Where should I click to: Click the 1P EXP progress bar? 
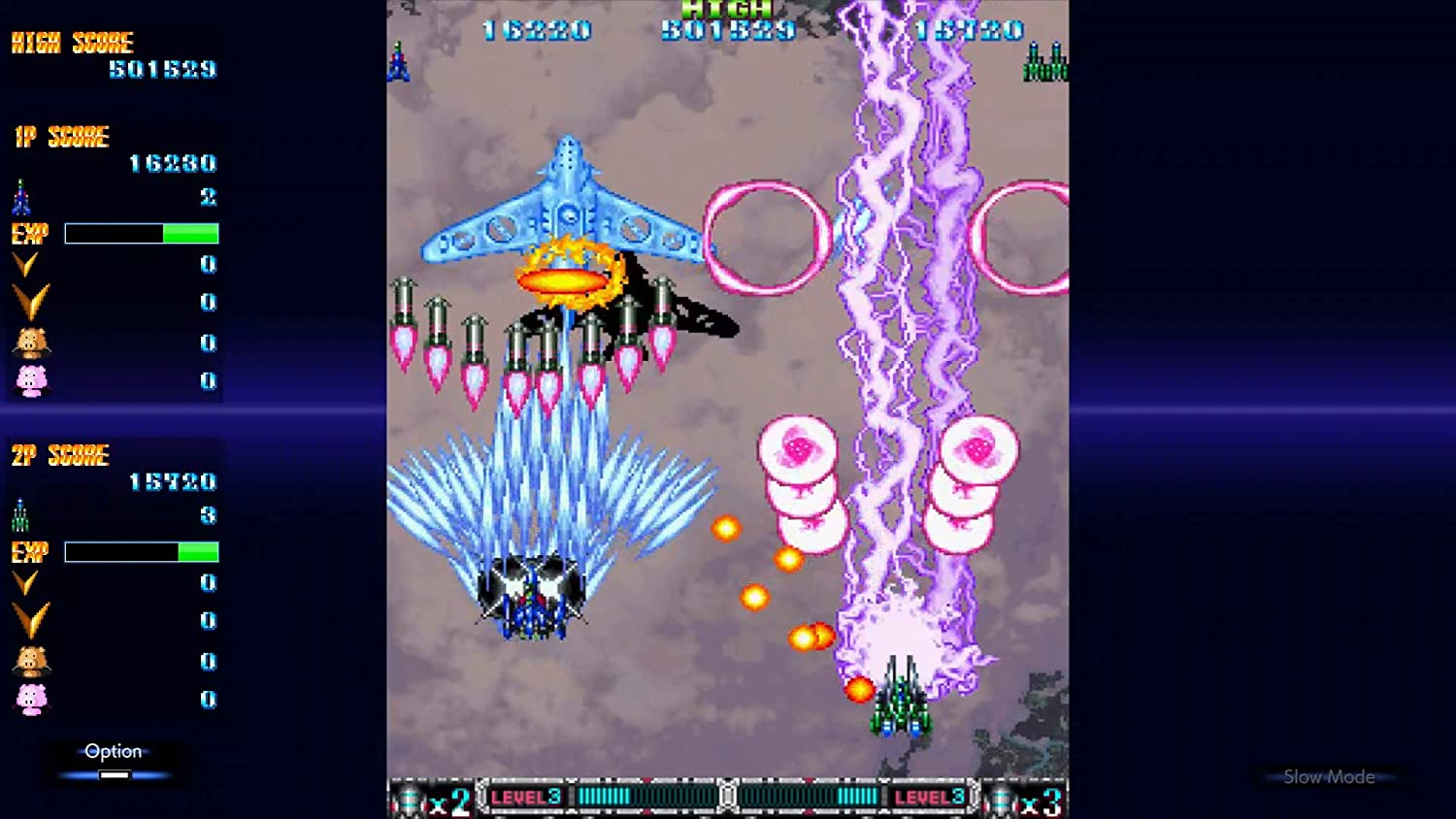point(141,232)
